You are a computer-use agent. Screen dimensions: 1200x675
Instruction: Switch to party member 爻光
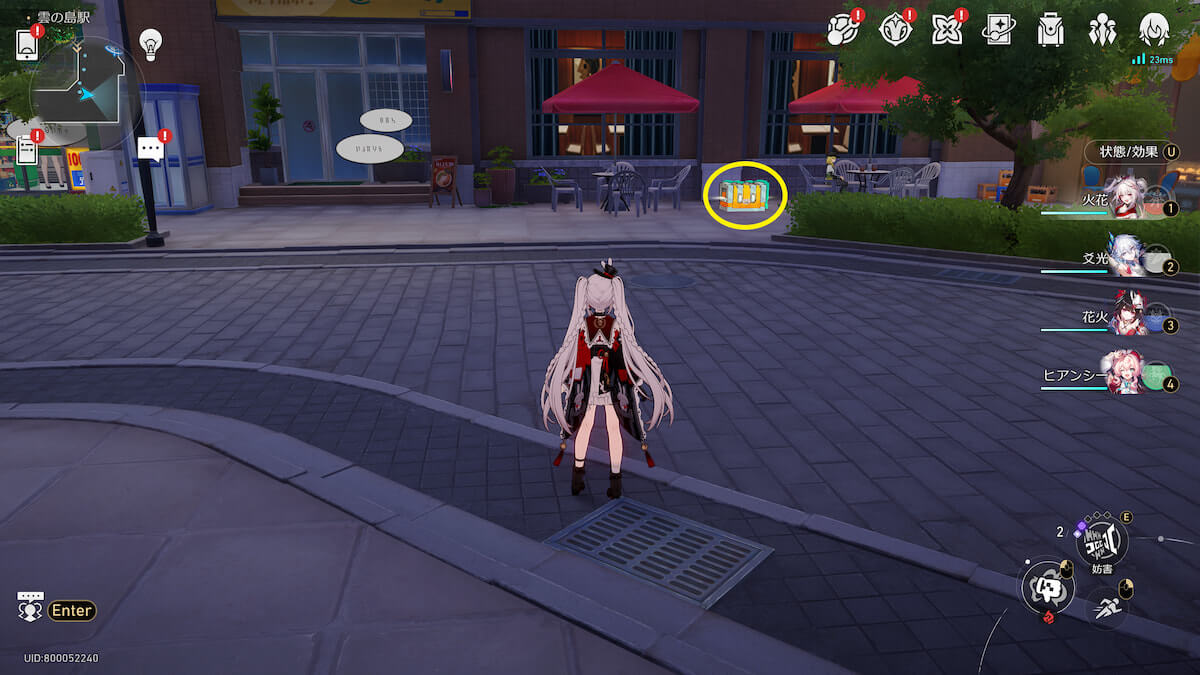pyautogui.click(x=1128, y=257)
